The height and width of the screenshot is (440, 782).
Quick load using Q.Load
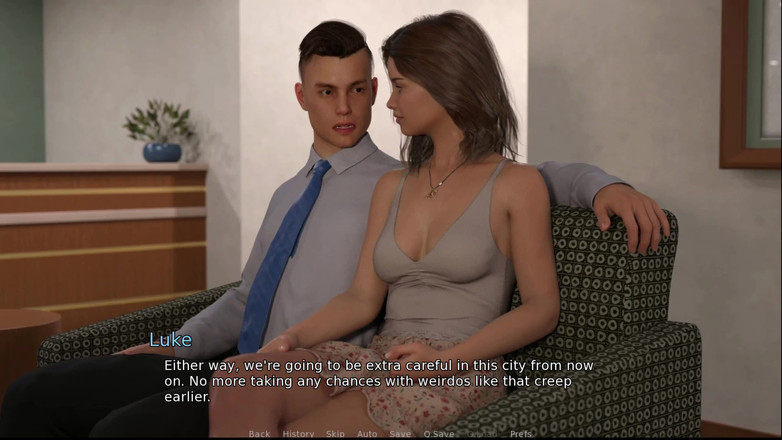pos(483,434)
